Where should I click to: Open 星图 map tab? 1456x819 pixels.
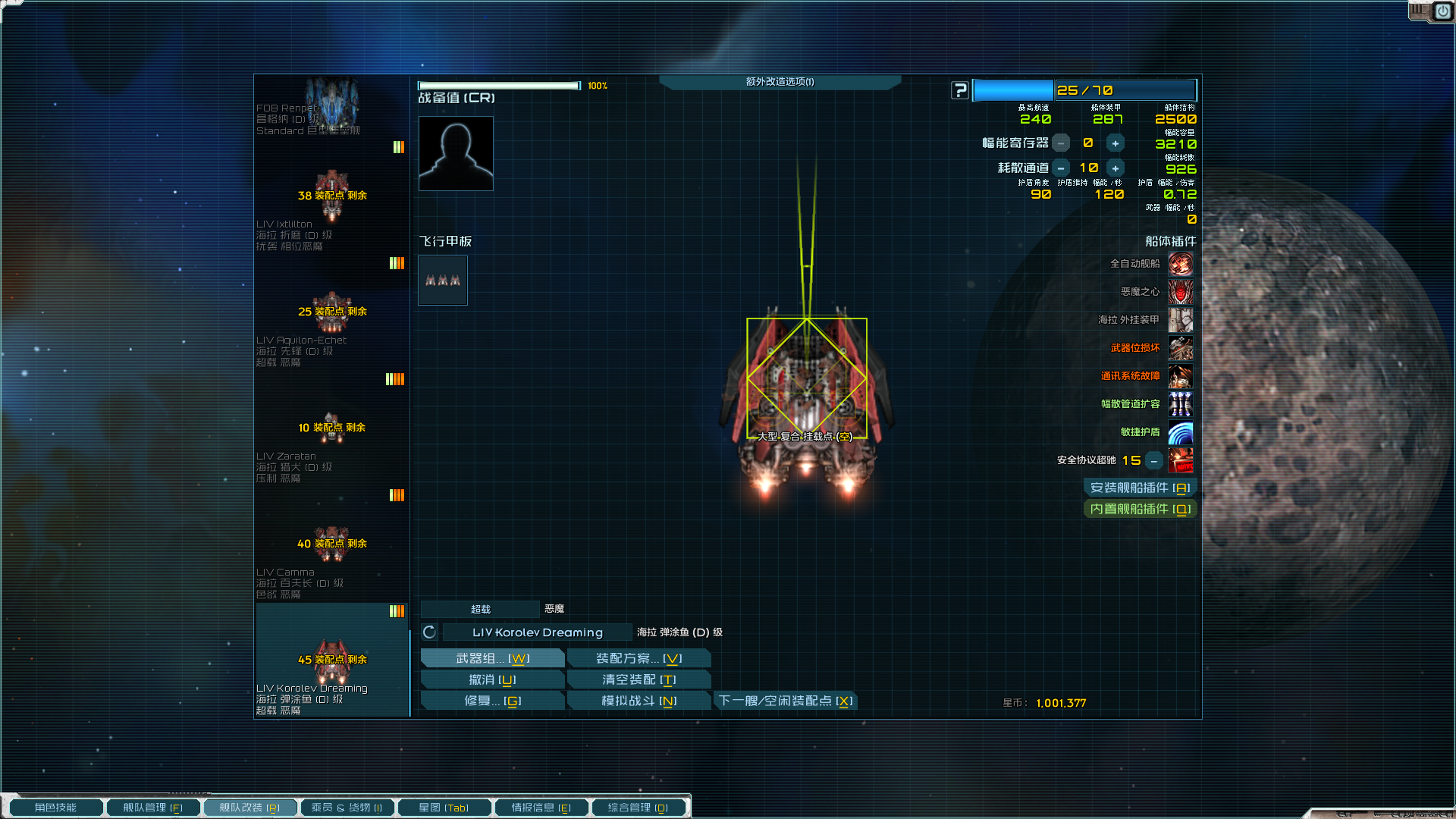click(444, 808)
